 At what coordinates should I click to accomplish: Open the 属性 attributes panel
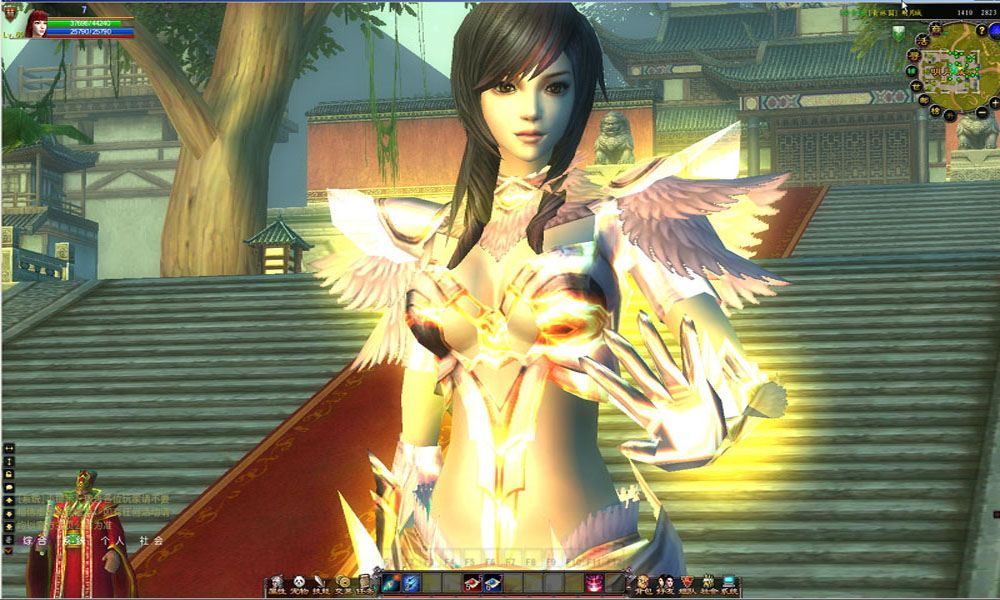[277, 584]
